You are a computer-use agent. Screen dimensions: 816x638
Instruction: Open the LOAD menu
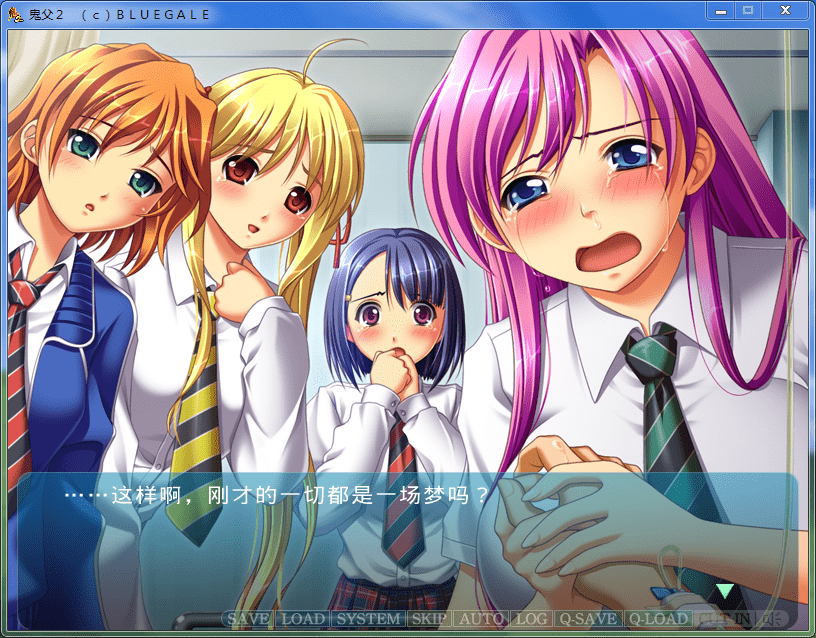click(301, 619)
